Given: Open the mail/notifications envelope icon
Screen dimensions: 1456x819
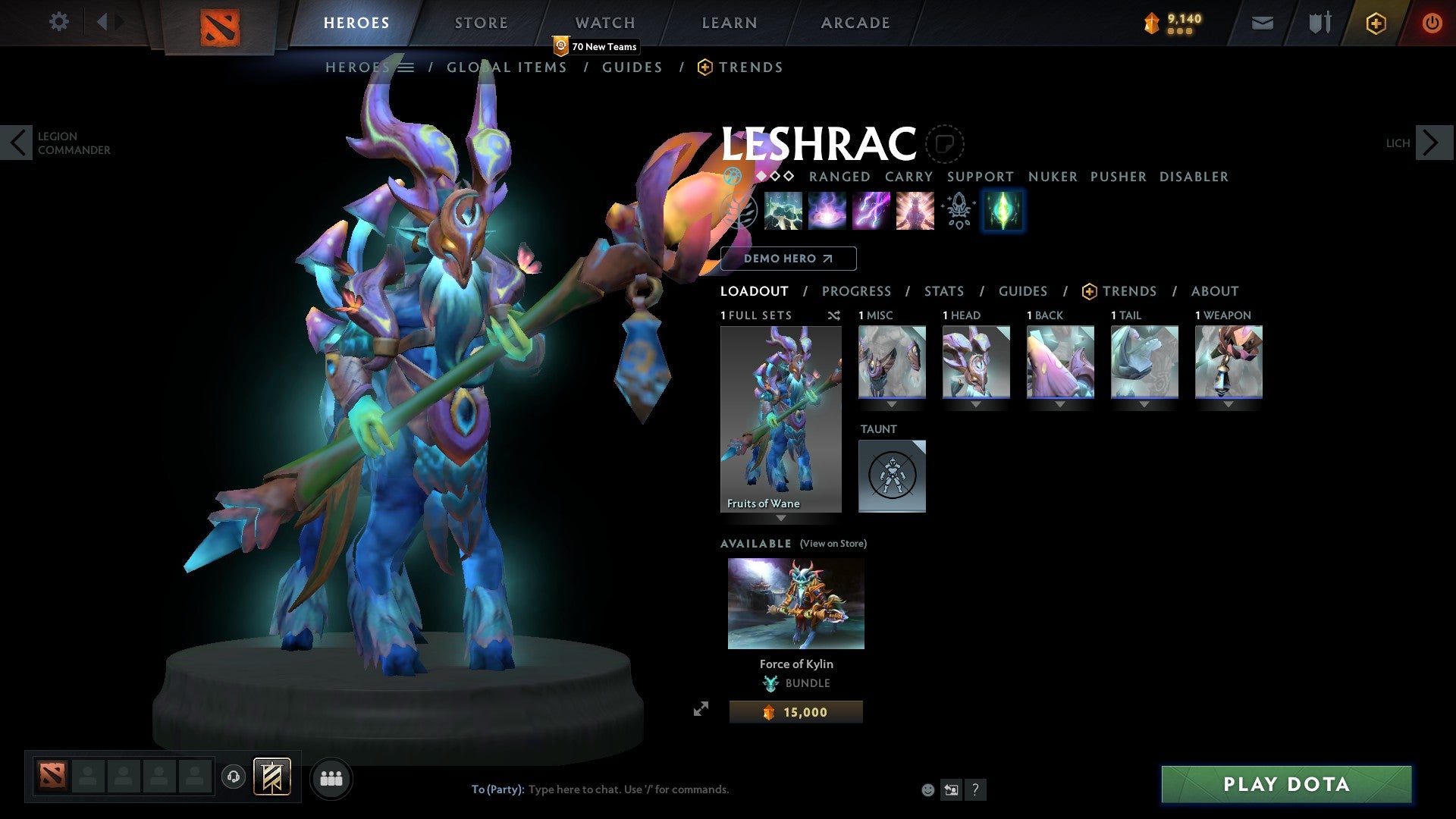Looking at the screenshot, I should tap(1261, 23).
